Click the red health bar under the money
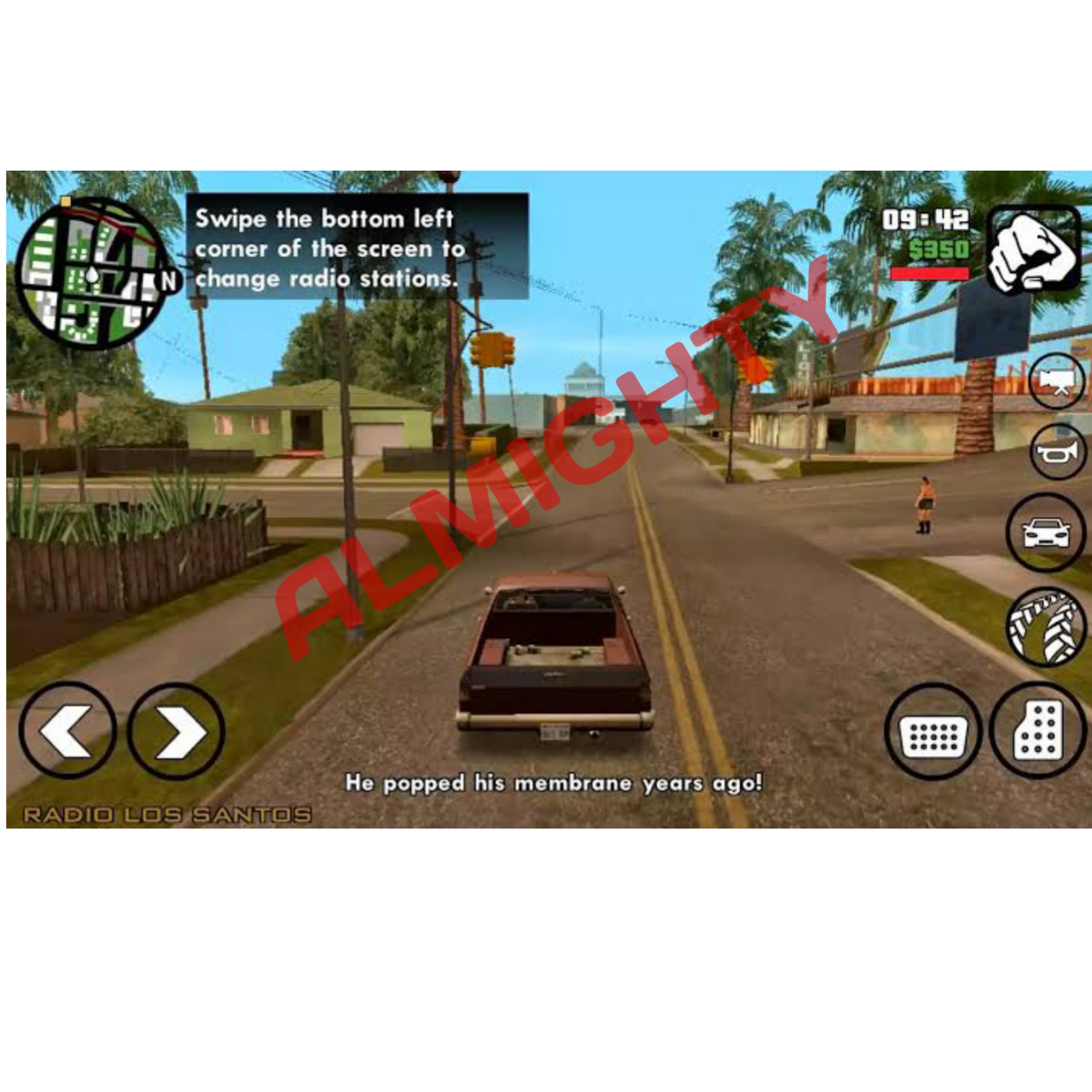The height and width of the screenshot is (1092, 1092). (930, 275)
